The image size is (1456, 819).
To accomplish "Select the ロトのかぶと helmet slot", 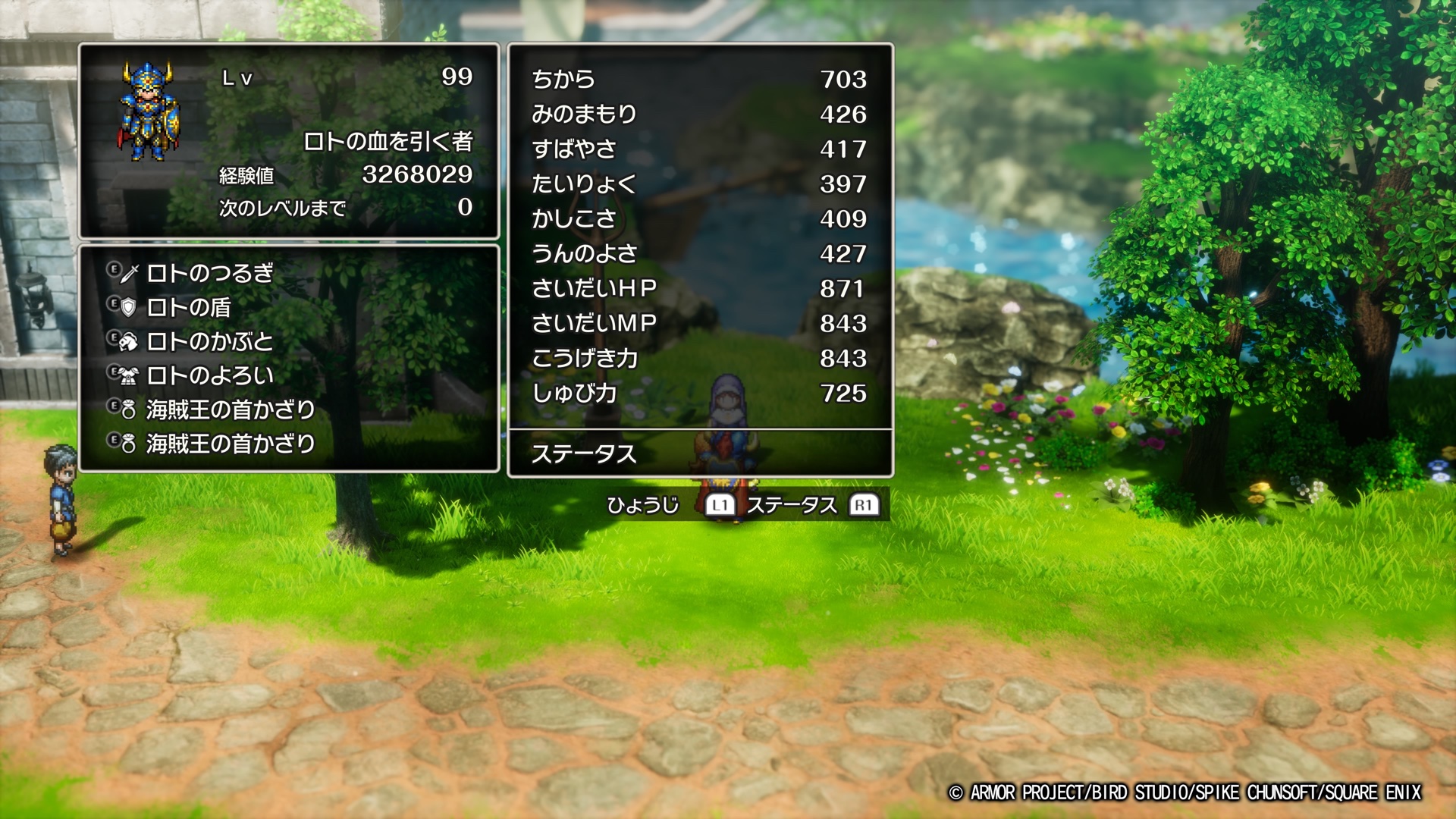I will [209, 341].
